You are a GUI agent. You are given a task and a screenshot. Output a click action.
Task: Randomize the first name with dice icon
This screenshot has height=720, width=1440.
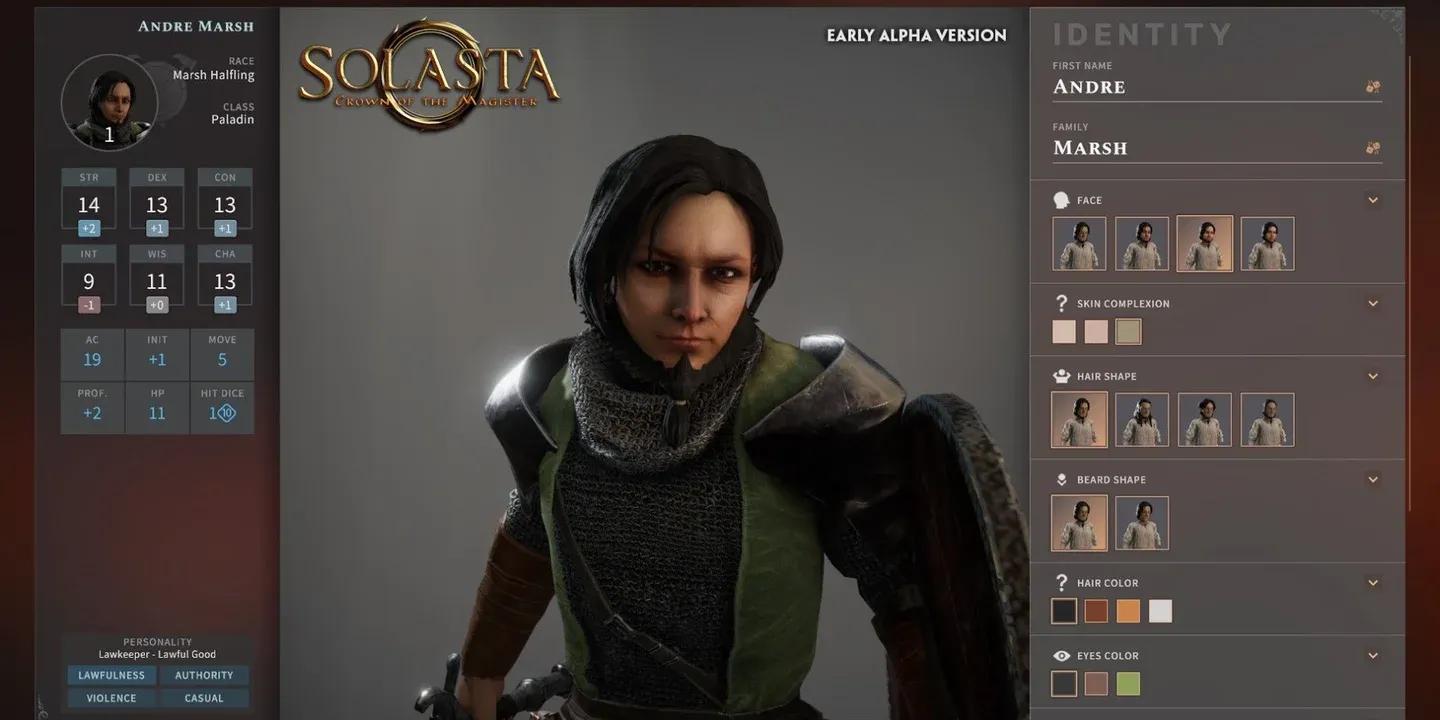coord(1373,87)
